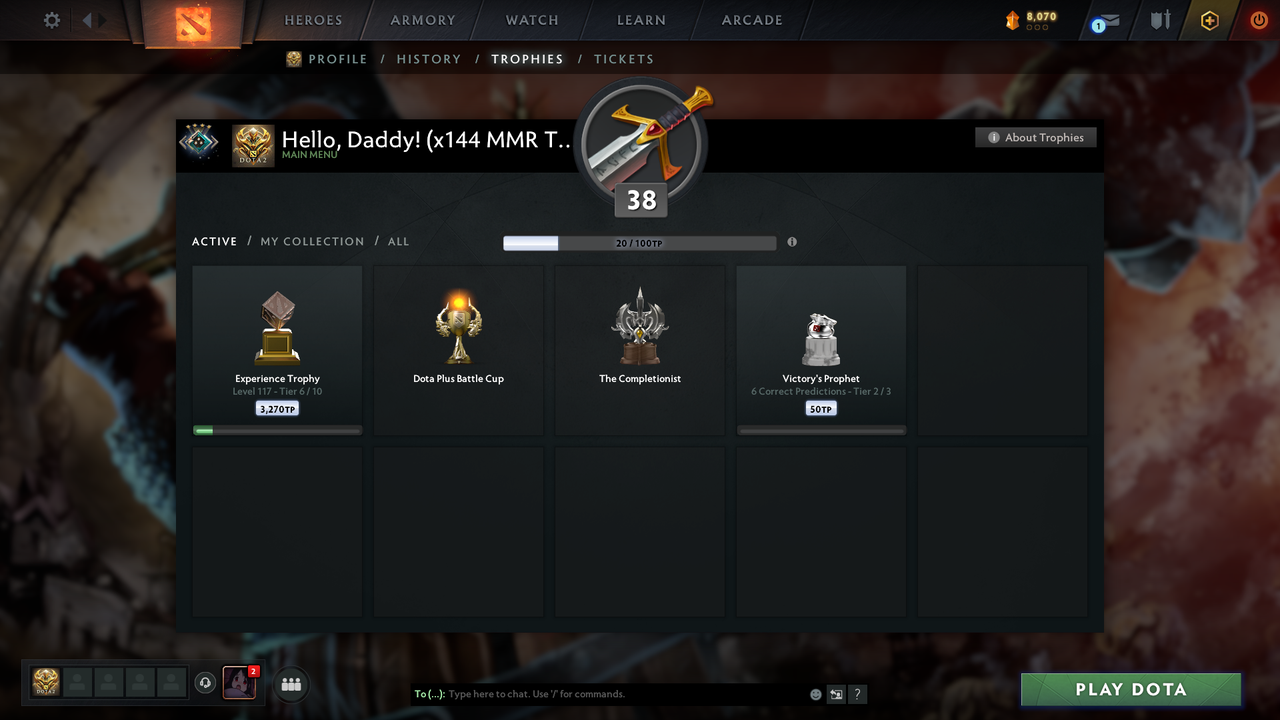Click the power exit button

point(1258,19)
